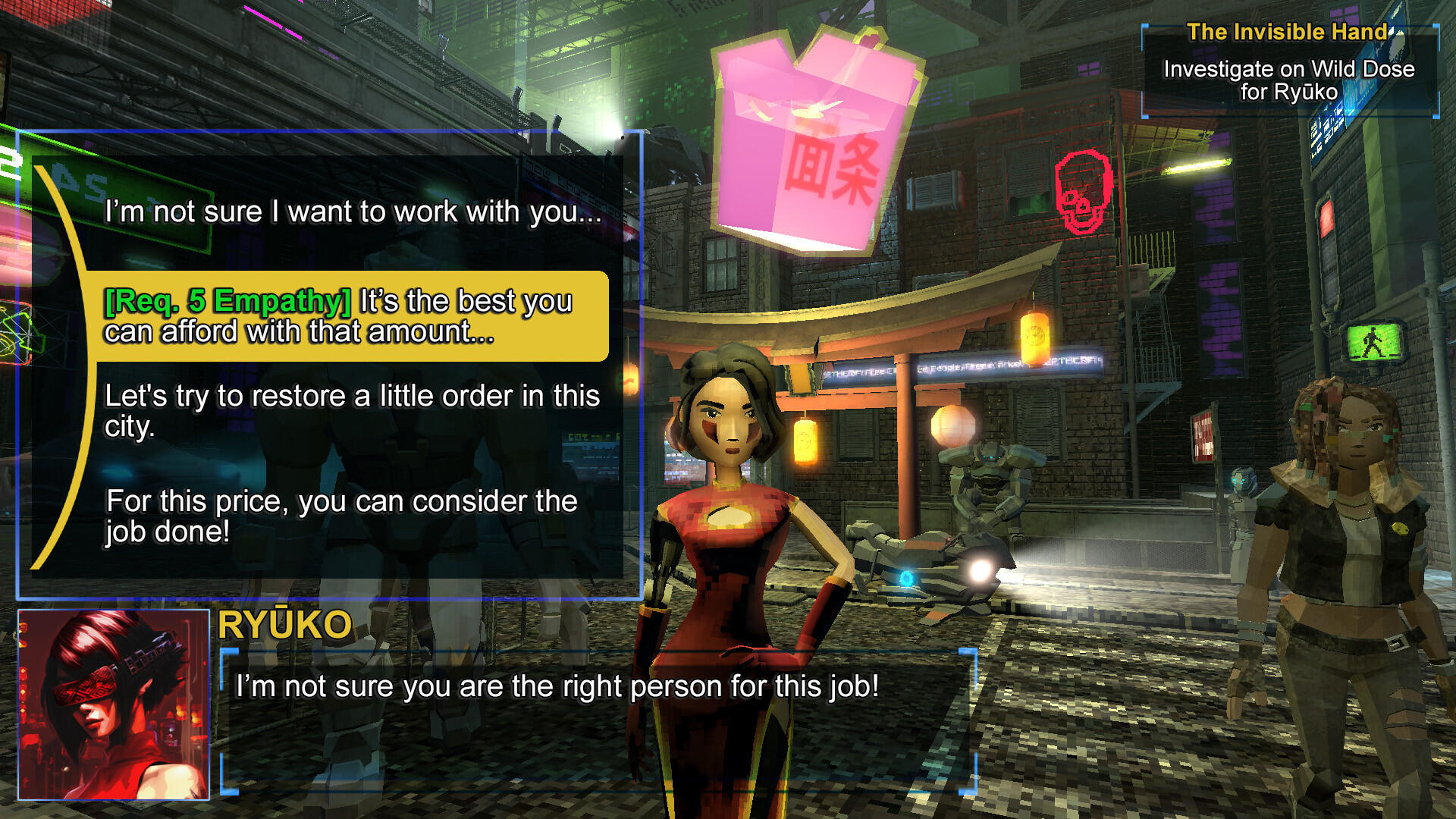
Task: Advance Ryūko's dialogue text box
Action: 598,720
